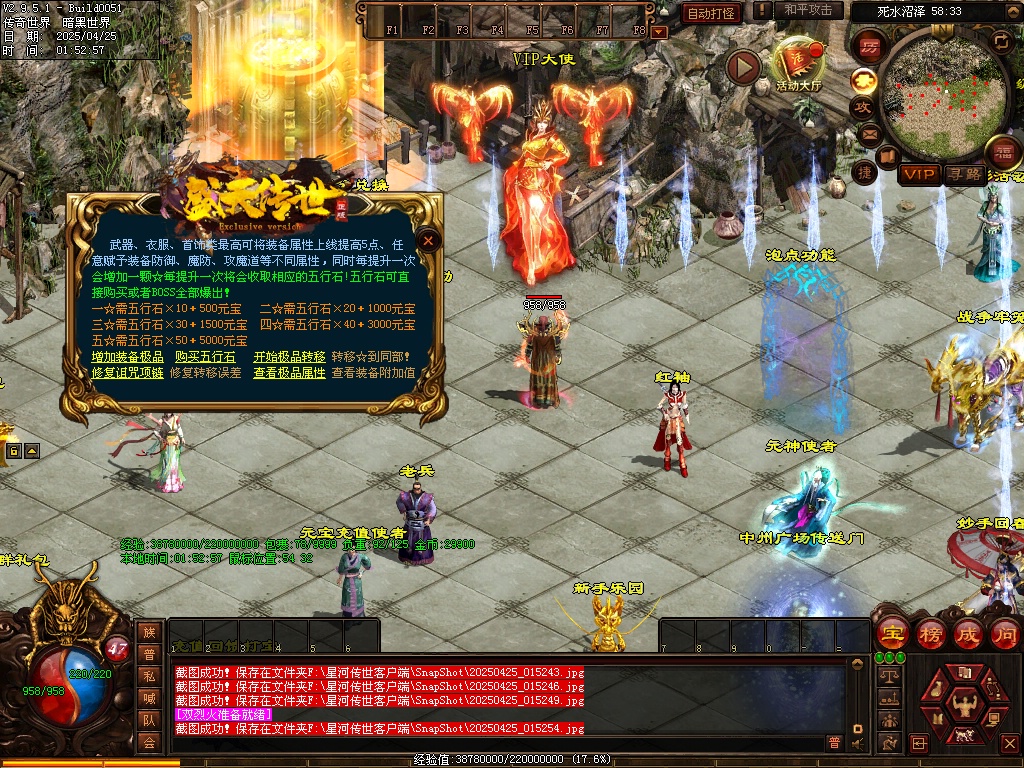Image resolution: width=1024 pixels, height=768 pixels.
Task: Open the VIP panel below minimap
Action: [x=918, y=174]
